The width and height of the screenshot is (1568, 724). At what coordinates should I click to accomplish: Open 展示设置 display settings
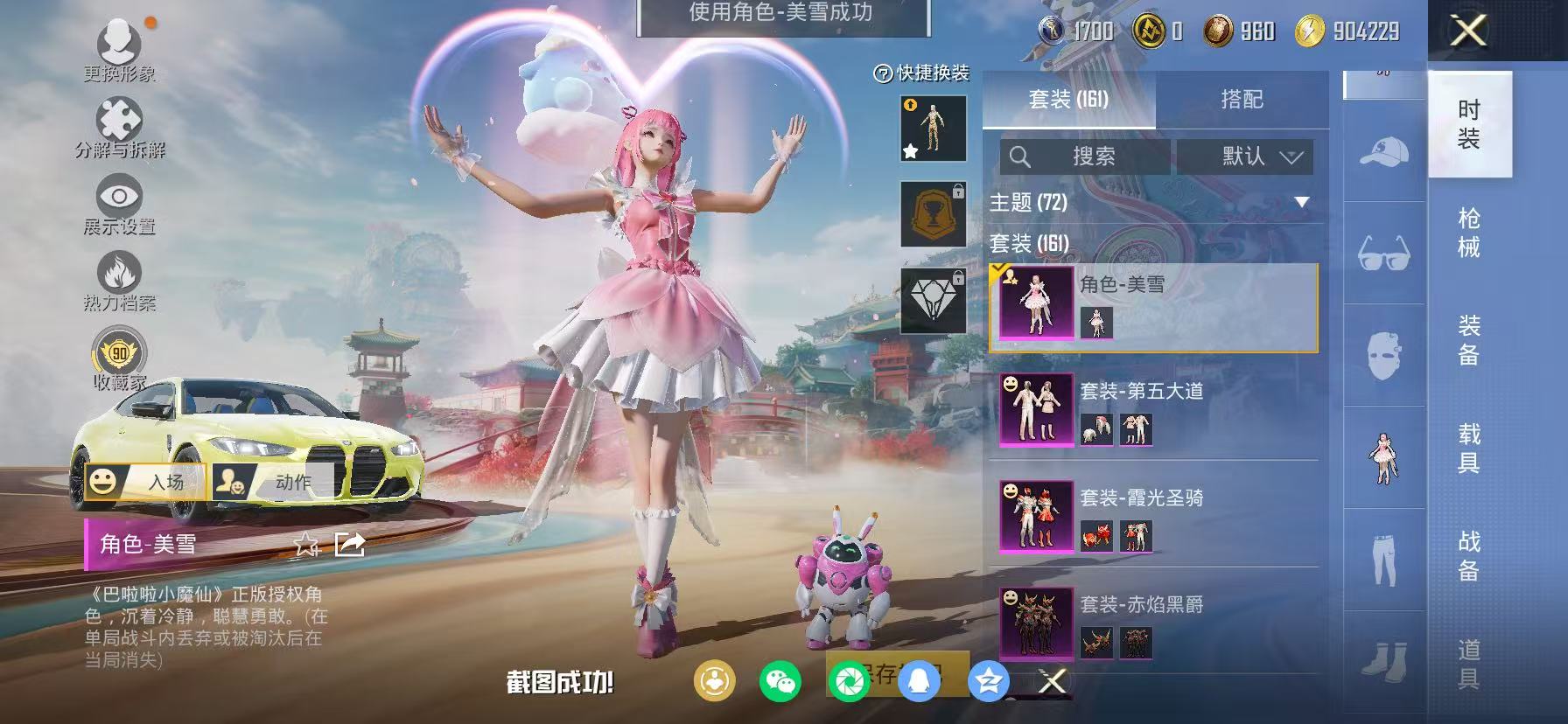[118, 194]
